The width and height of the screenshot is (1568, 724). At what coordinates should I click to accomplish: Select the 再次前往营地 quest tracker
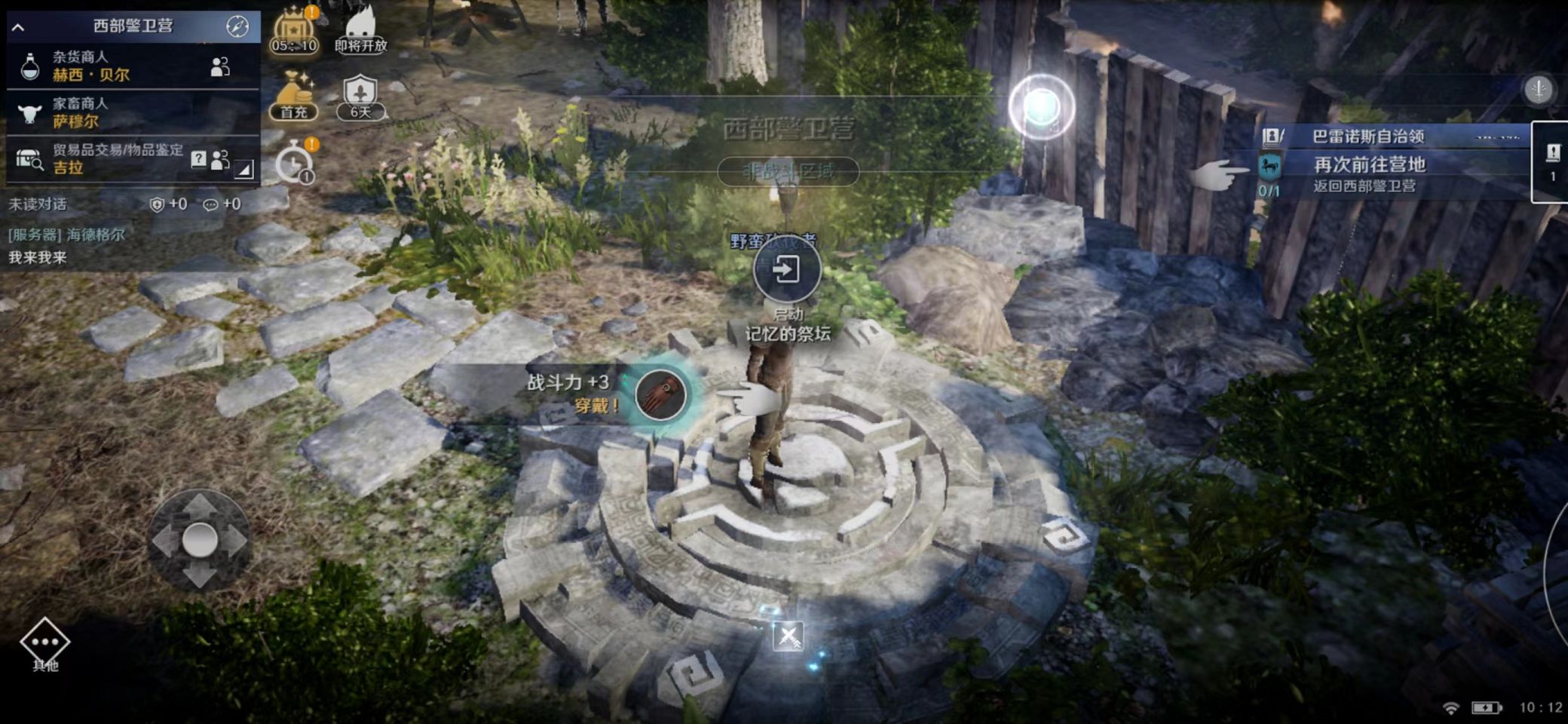pyautogui.click(x=1368, y=173)
